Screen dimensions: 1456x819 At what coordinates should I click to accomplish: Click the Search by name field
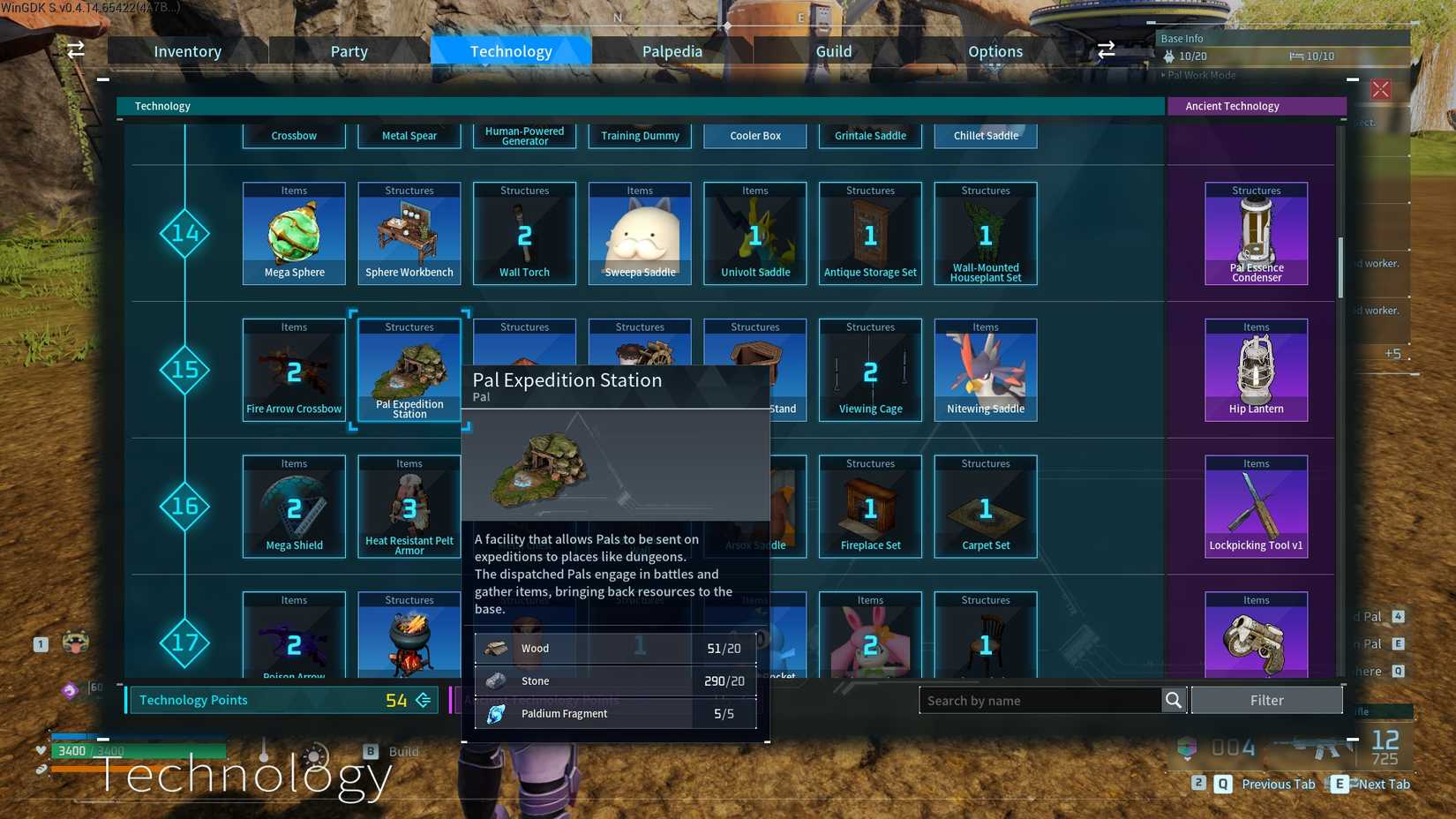pos(1041,700)
